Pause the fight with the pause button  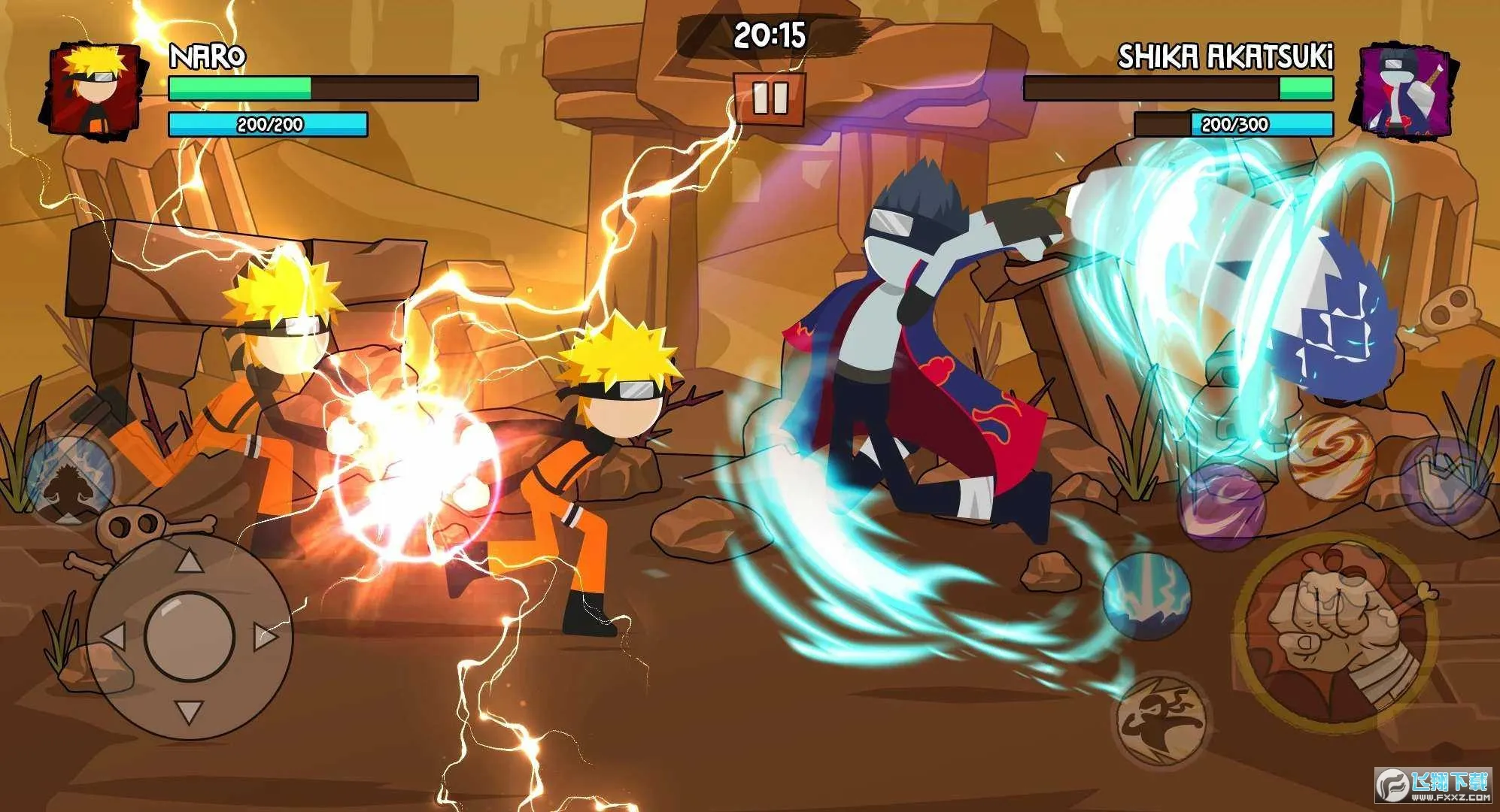[770, 98]
